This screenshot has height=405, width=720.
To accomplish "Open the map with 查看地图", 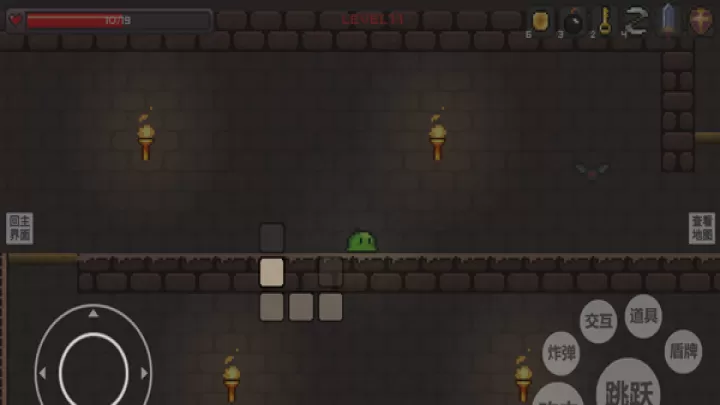I will (702, 228).
